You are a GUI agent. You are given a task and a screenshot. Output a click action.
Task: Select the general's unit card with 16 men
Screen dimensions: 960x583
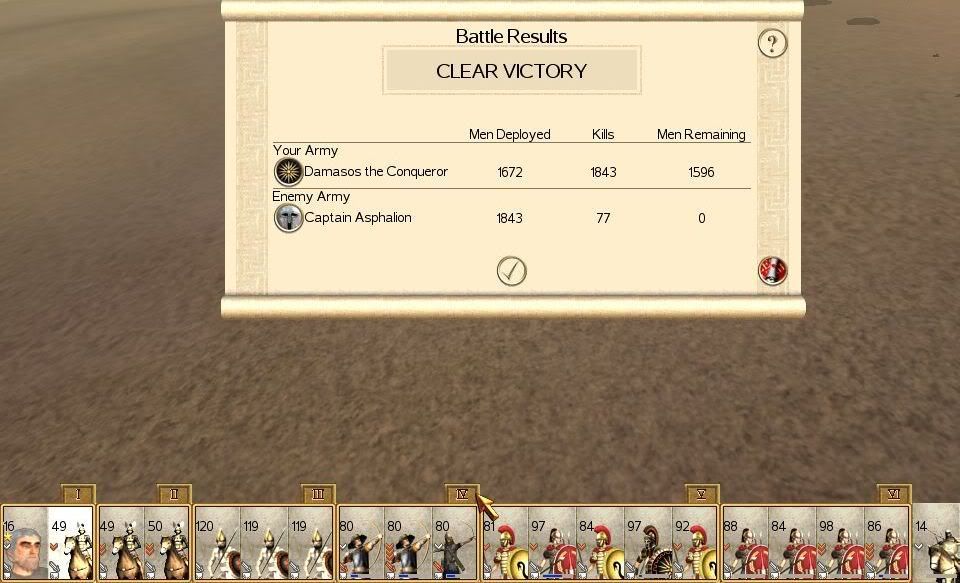pos(24,545)
